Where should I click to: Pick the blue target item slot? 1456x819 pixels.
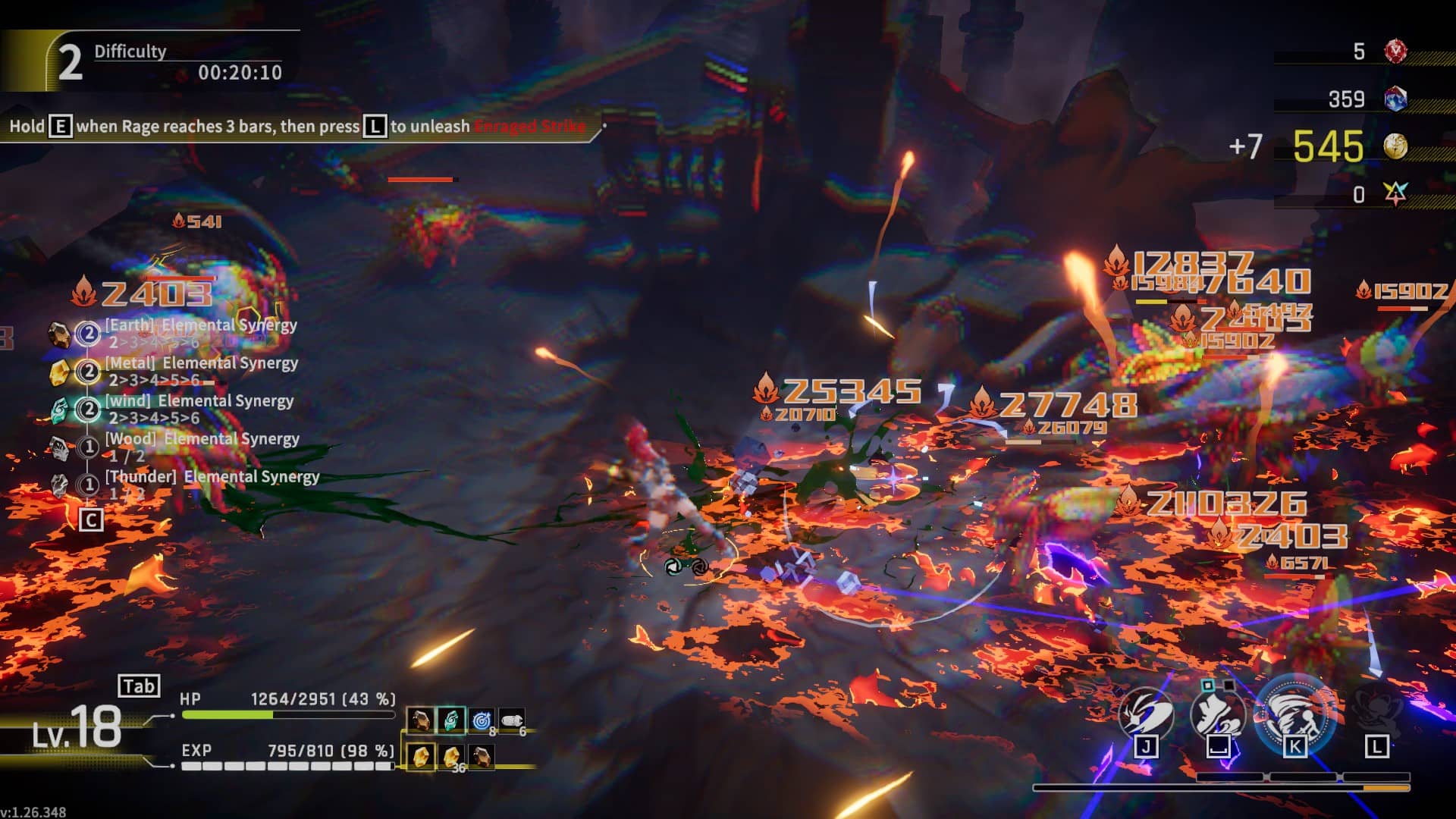482,720
